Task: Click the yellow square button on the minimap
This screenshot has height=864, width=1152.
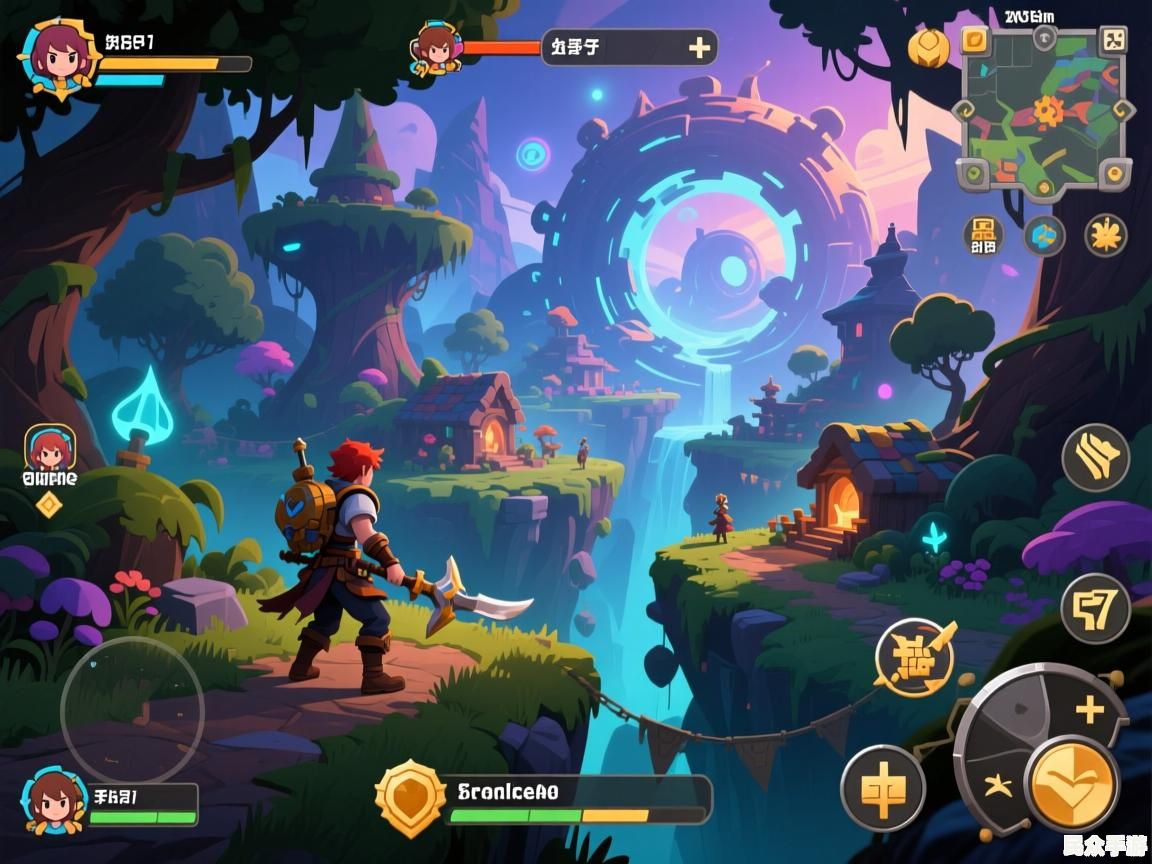Action: click(975, 40)
